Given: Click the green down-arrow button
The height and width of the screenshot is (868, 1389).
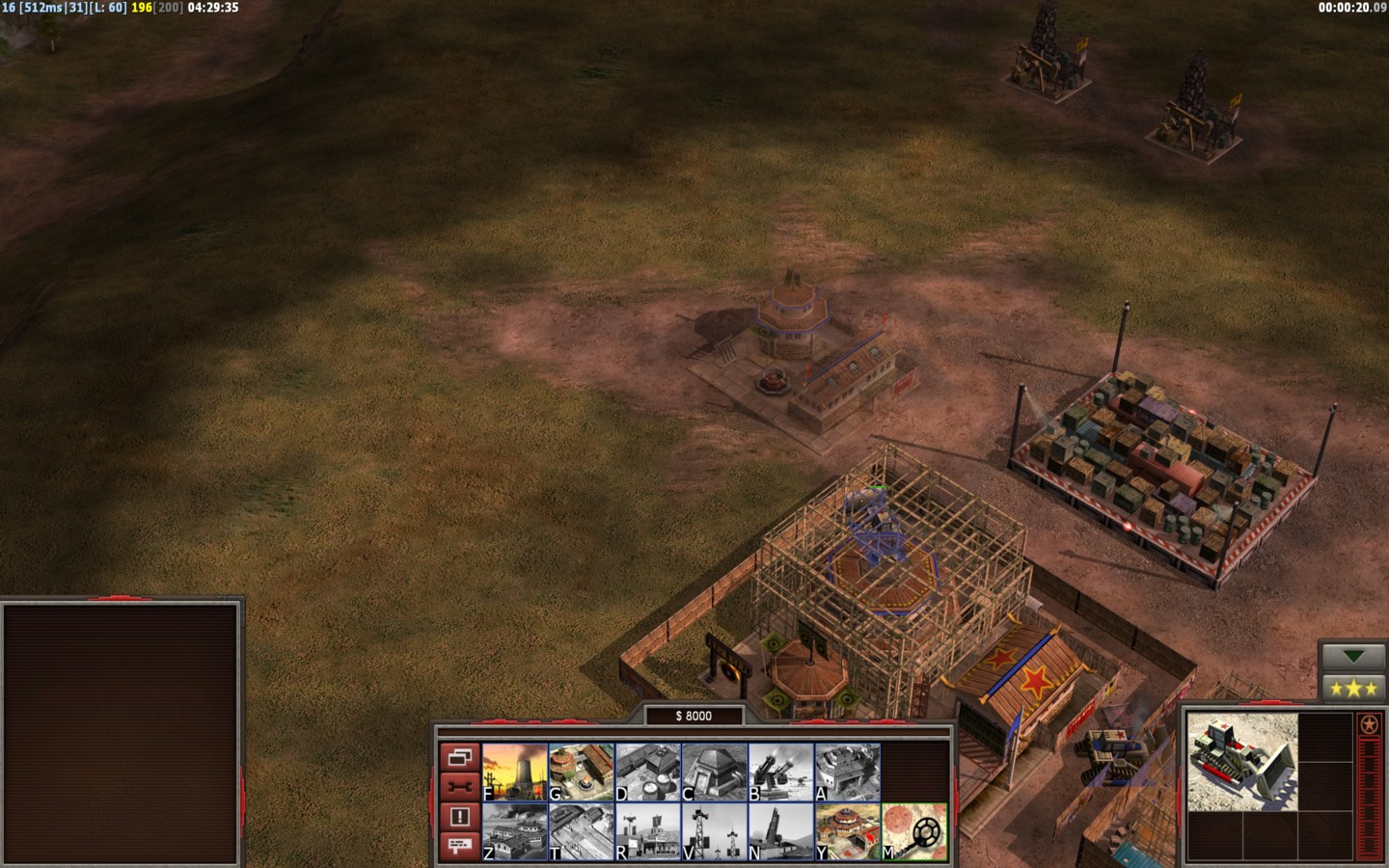Looking at the screenshot, I should 1353,657.
